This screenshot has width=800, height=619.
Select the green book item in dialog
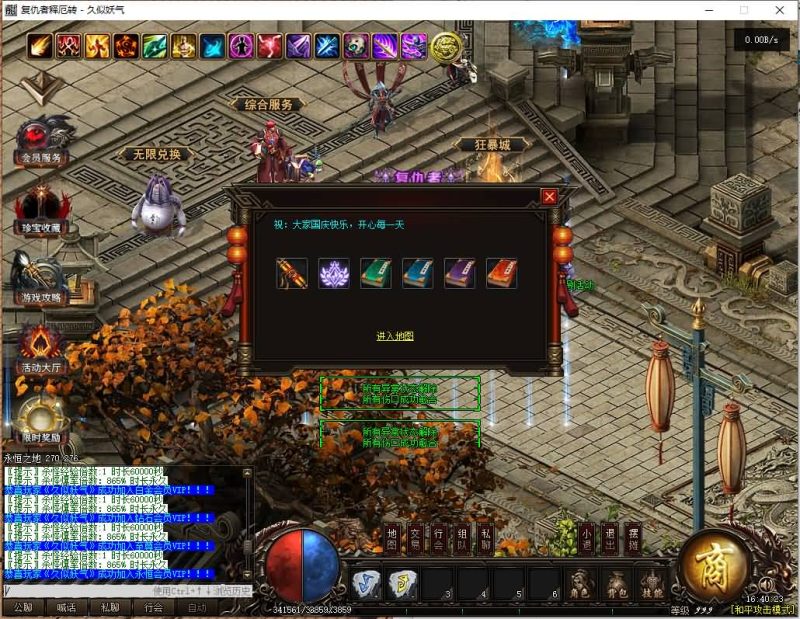point(376,273)
